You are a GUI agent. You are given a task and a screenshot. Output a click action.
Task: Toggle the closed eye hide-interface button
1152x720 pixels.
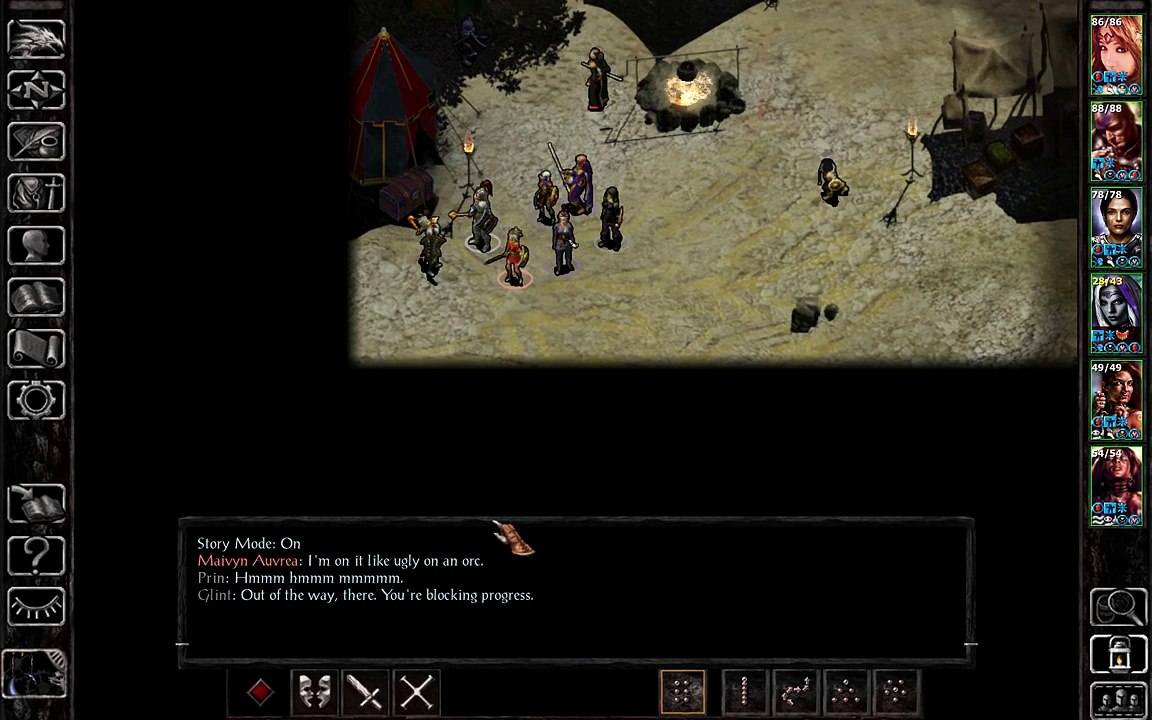point(36,606)
